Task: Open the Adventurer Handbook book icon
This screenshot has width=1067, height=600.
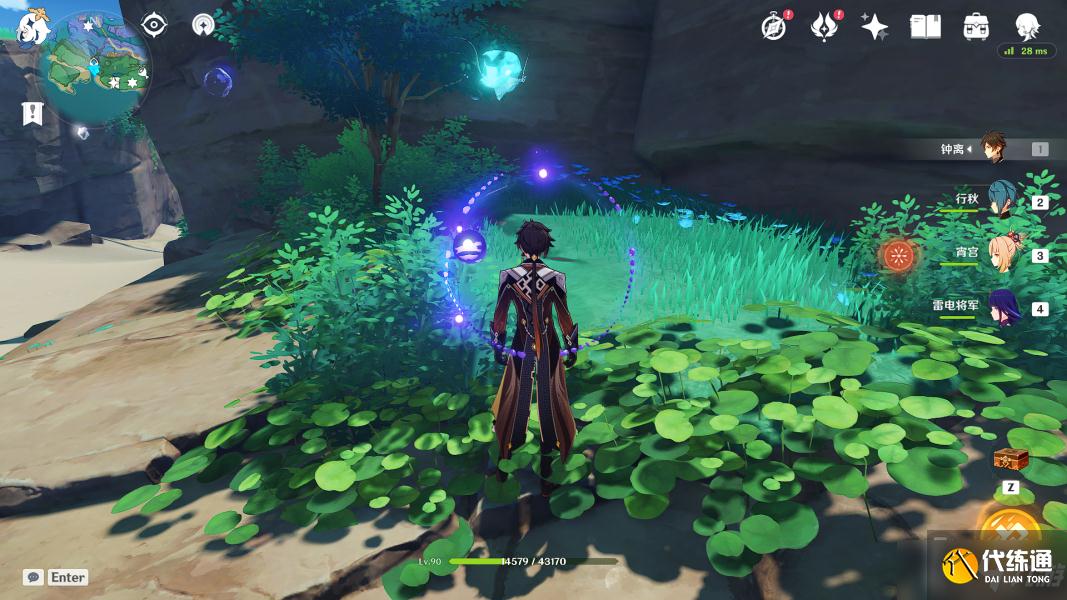Action: 925,27
